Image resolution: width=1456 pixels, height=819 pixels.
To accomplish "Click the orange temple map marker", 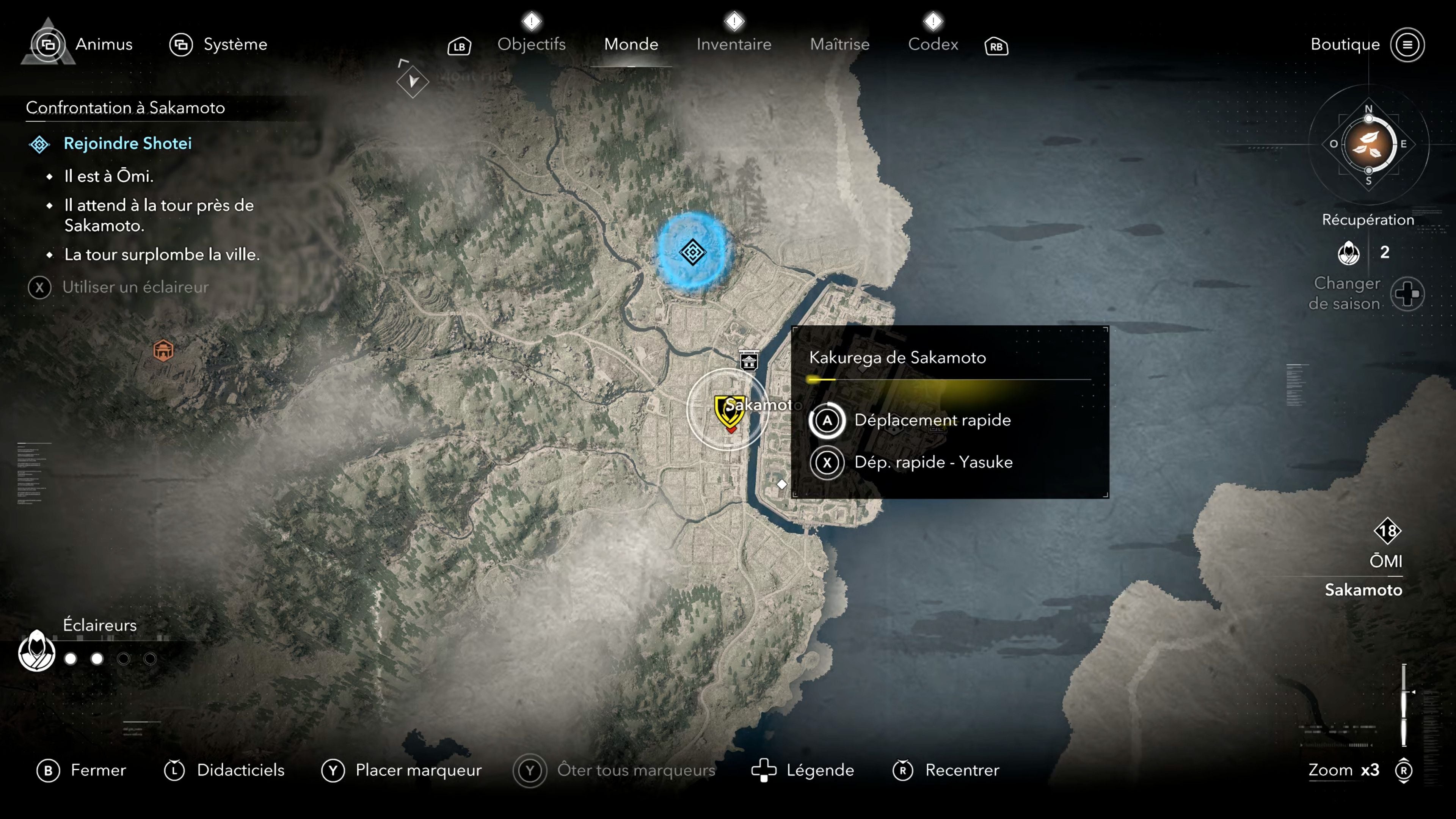I will click(x=163, y=350).
